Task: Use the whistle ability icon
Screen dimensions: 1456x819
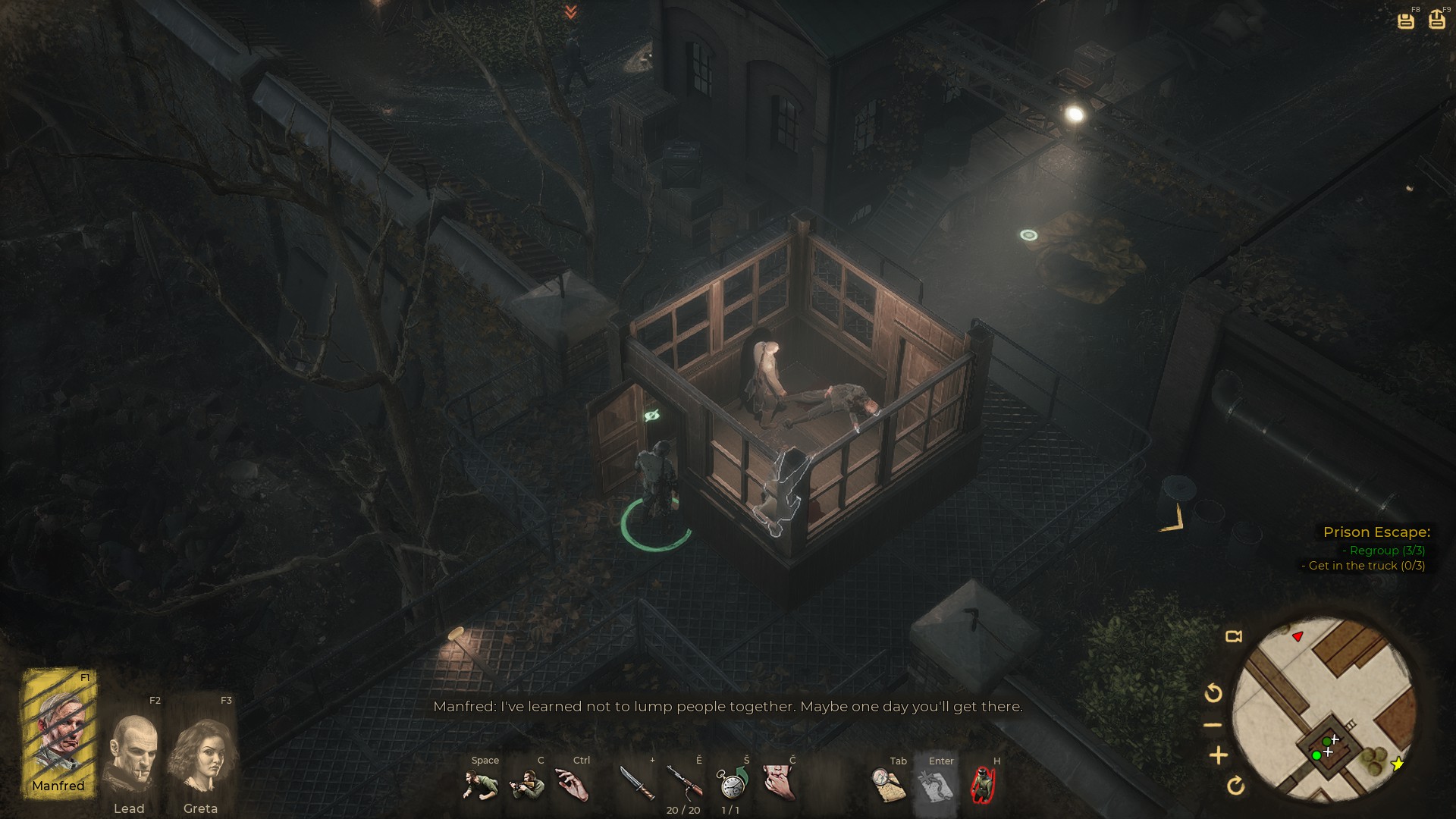Action: [779, 783]
